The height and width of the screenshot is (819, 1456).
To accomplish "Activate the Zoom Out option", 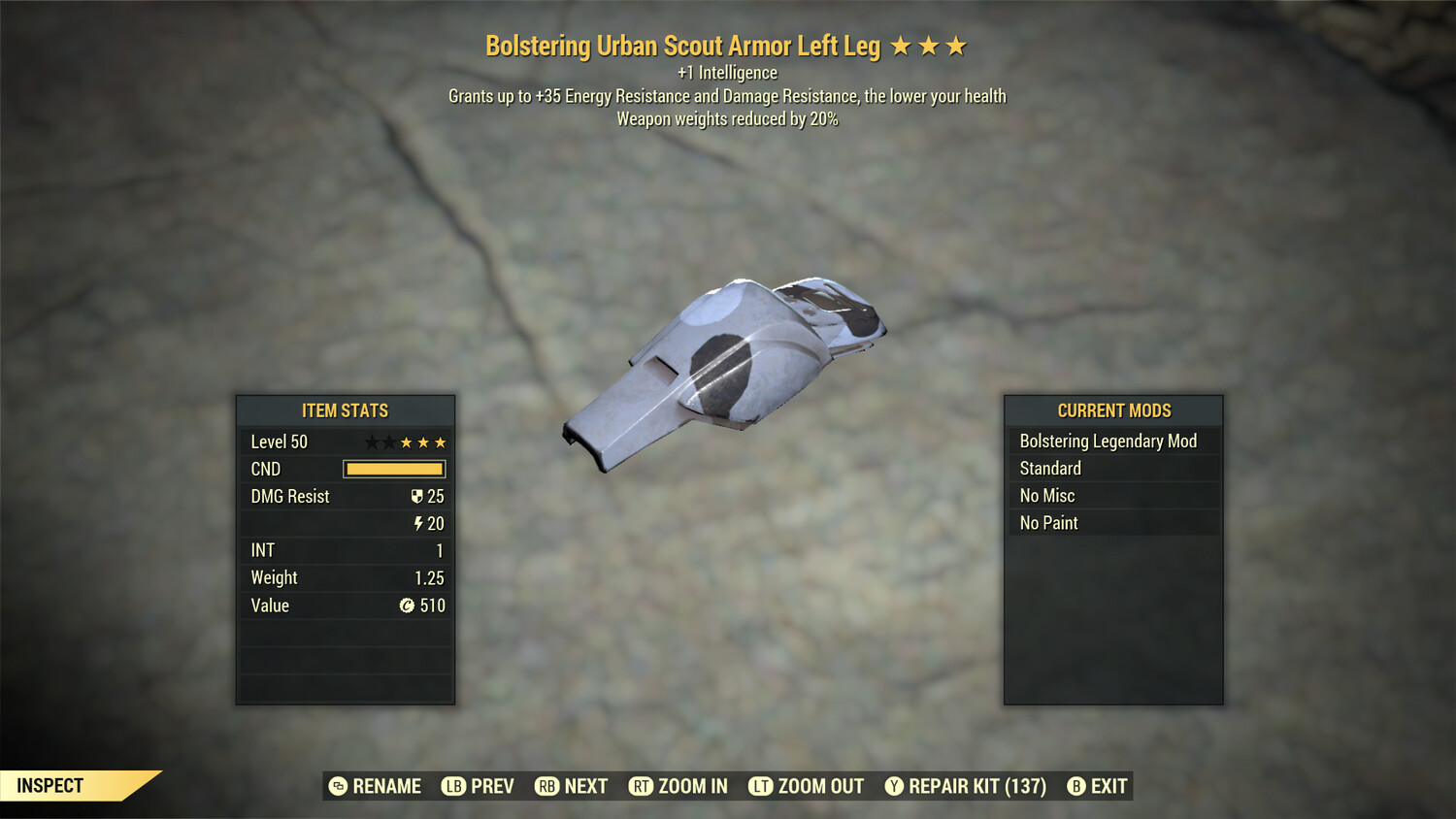I will tap(807, 786).
